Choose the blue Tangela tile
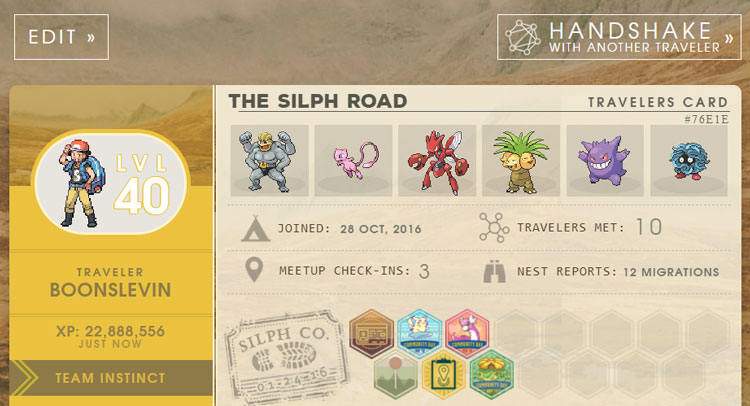The image size is (750, 406). (688, 159)
